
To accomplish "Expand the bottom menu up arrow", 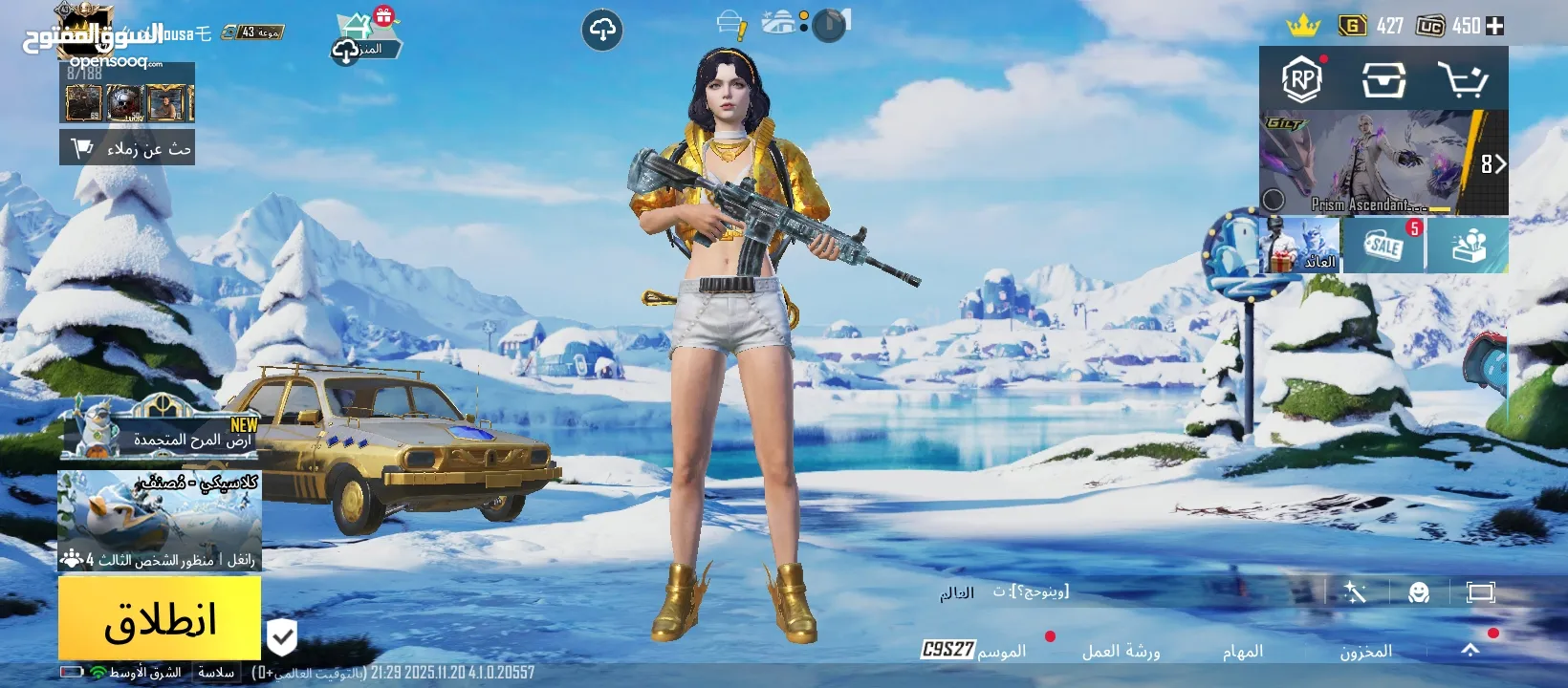I will [x=1470, y=650].
